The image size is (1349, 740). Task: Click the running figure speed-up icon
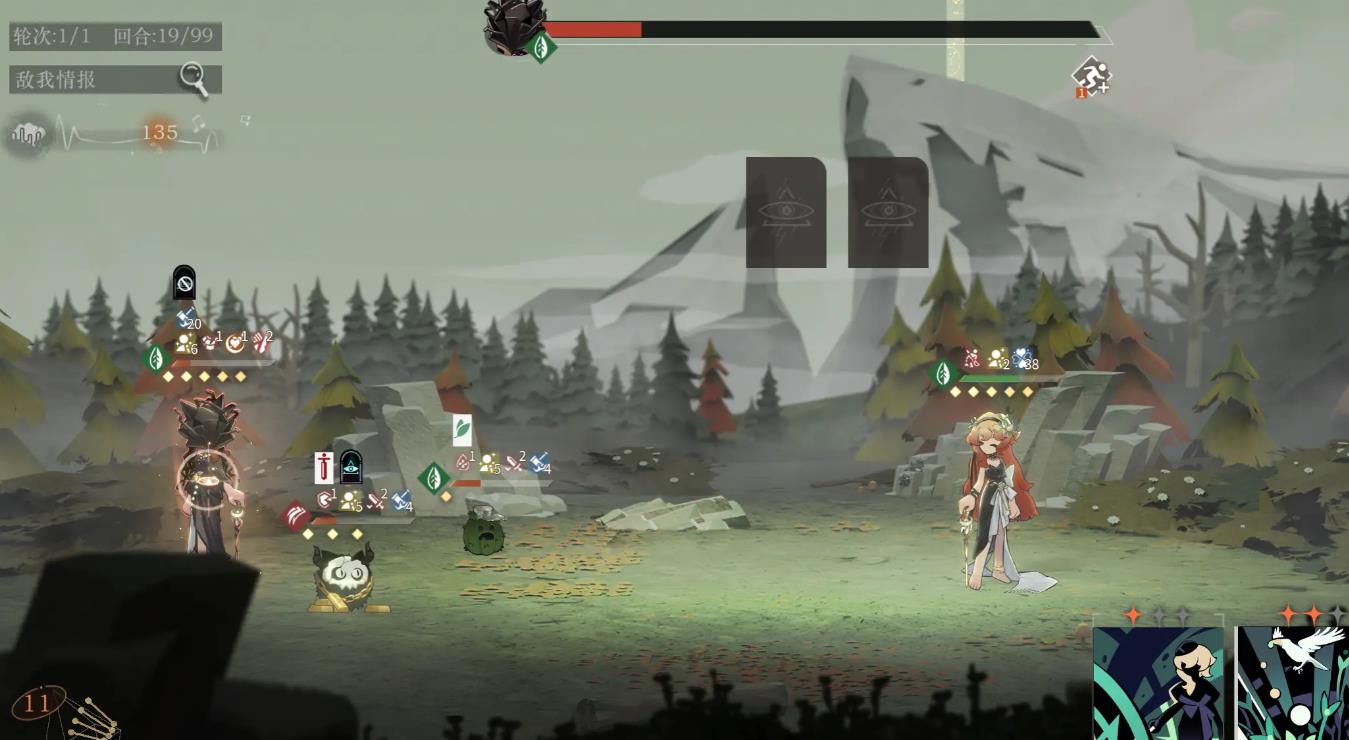pos(1091,76)
